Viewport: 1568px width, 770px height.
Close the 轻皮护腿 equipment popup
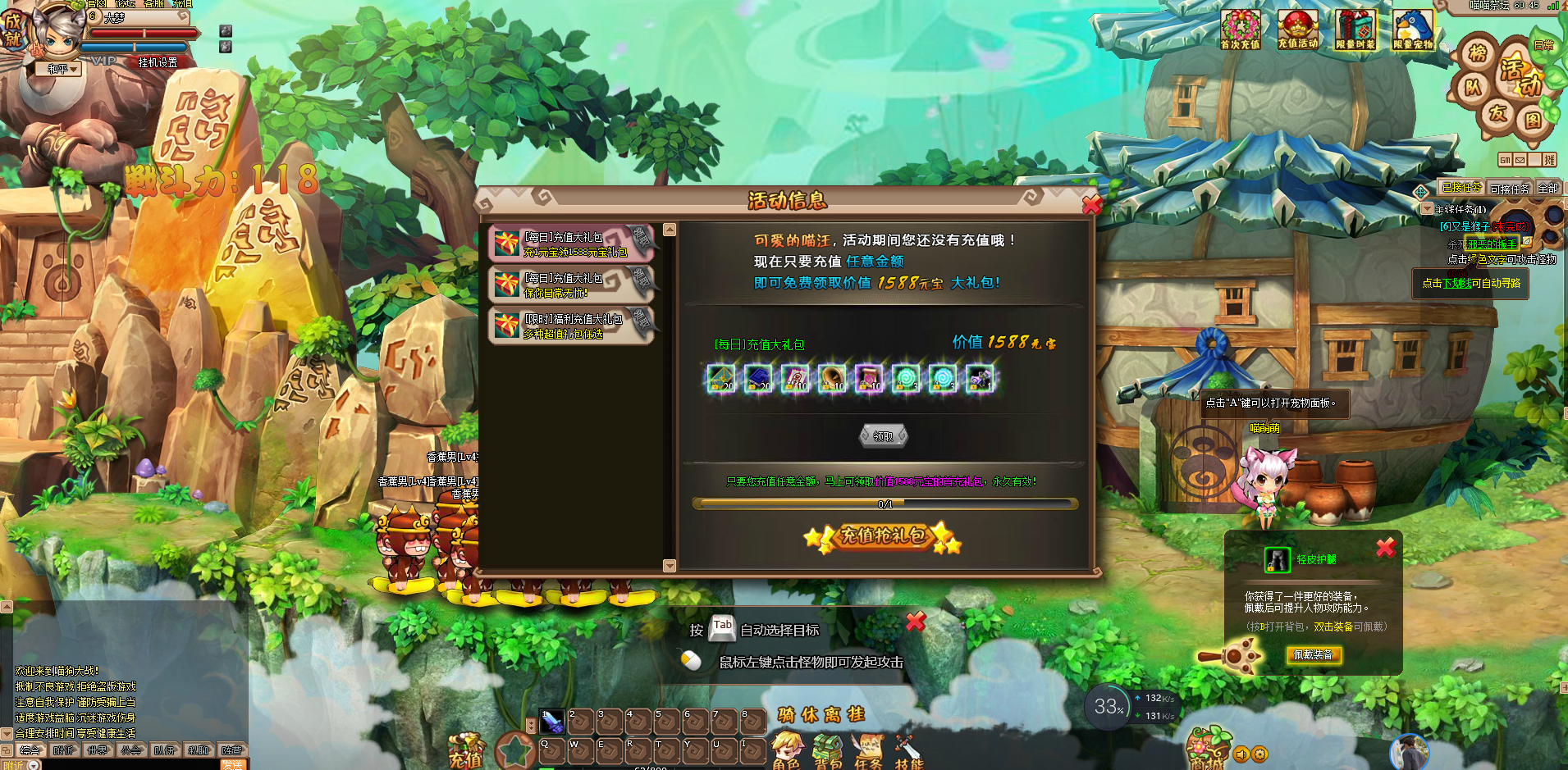(x=1386, y=548)
